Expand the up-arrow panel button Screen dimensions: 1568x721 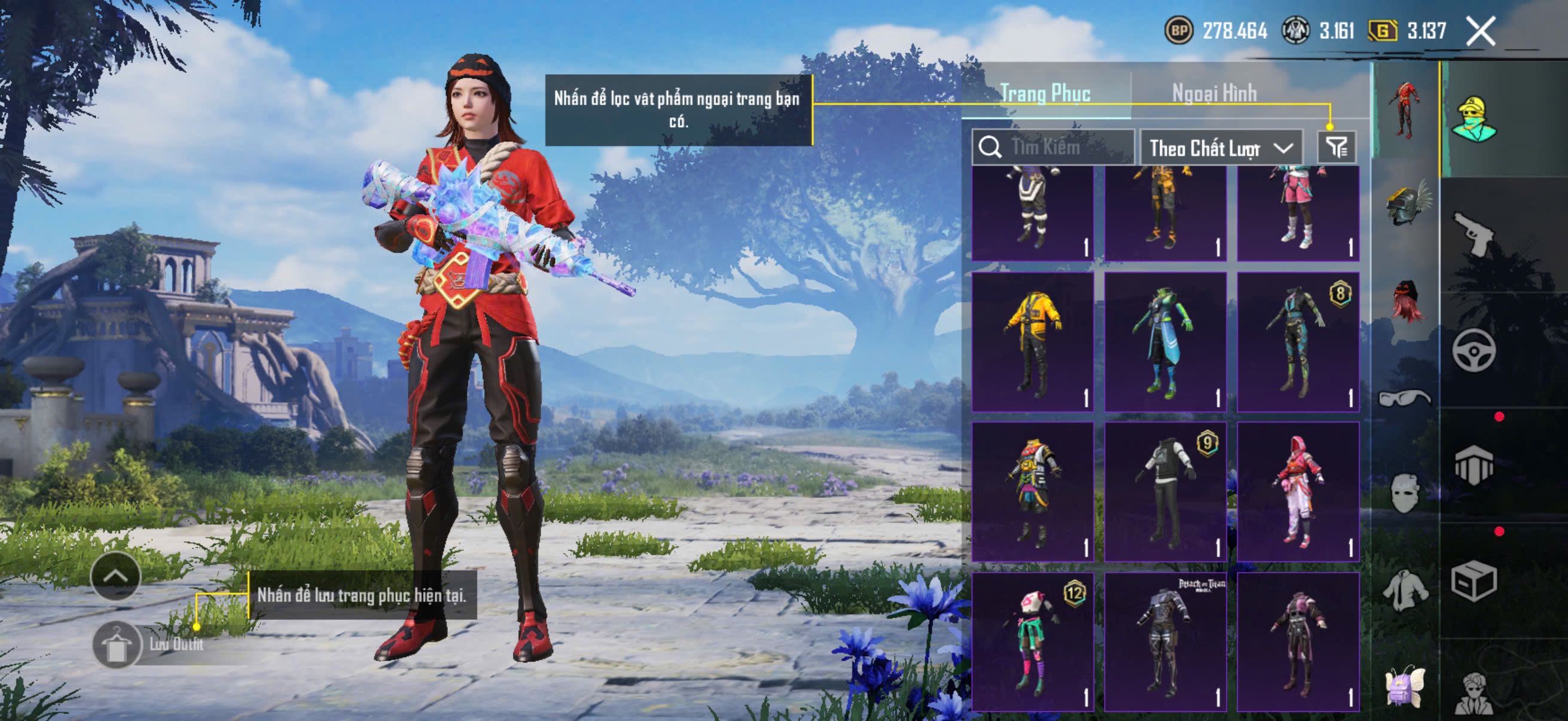click(x=115, y=576)
